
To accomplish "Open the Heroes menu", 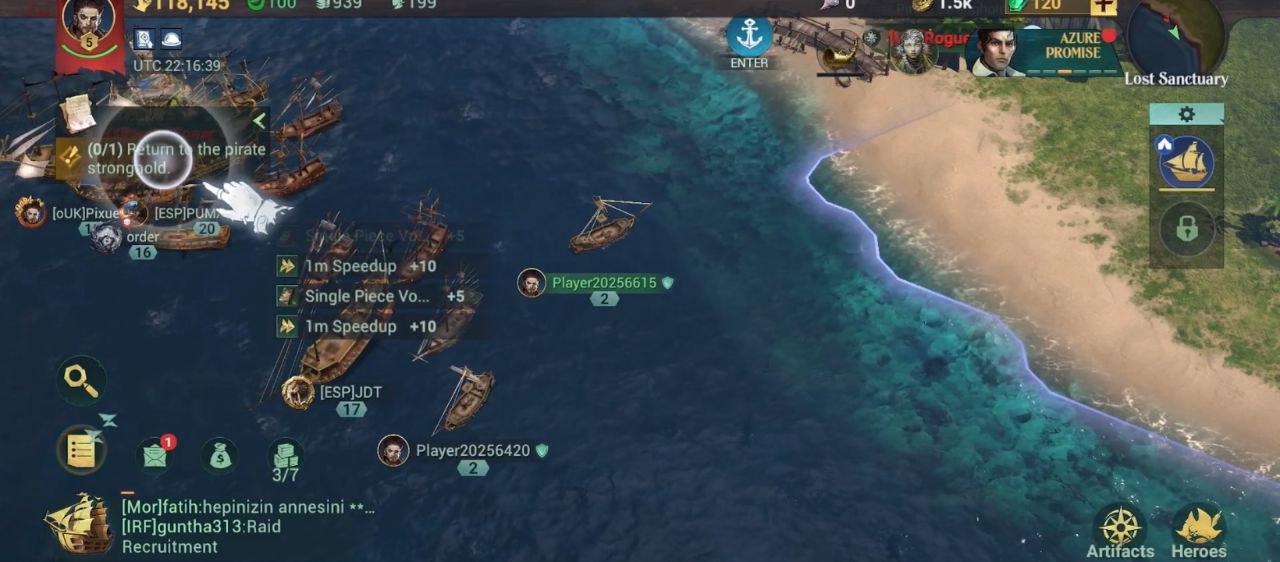I will point(1198,530).
